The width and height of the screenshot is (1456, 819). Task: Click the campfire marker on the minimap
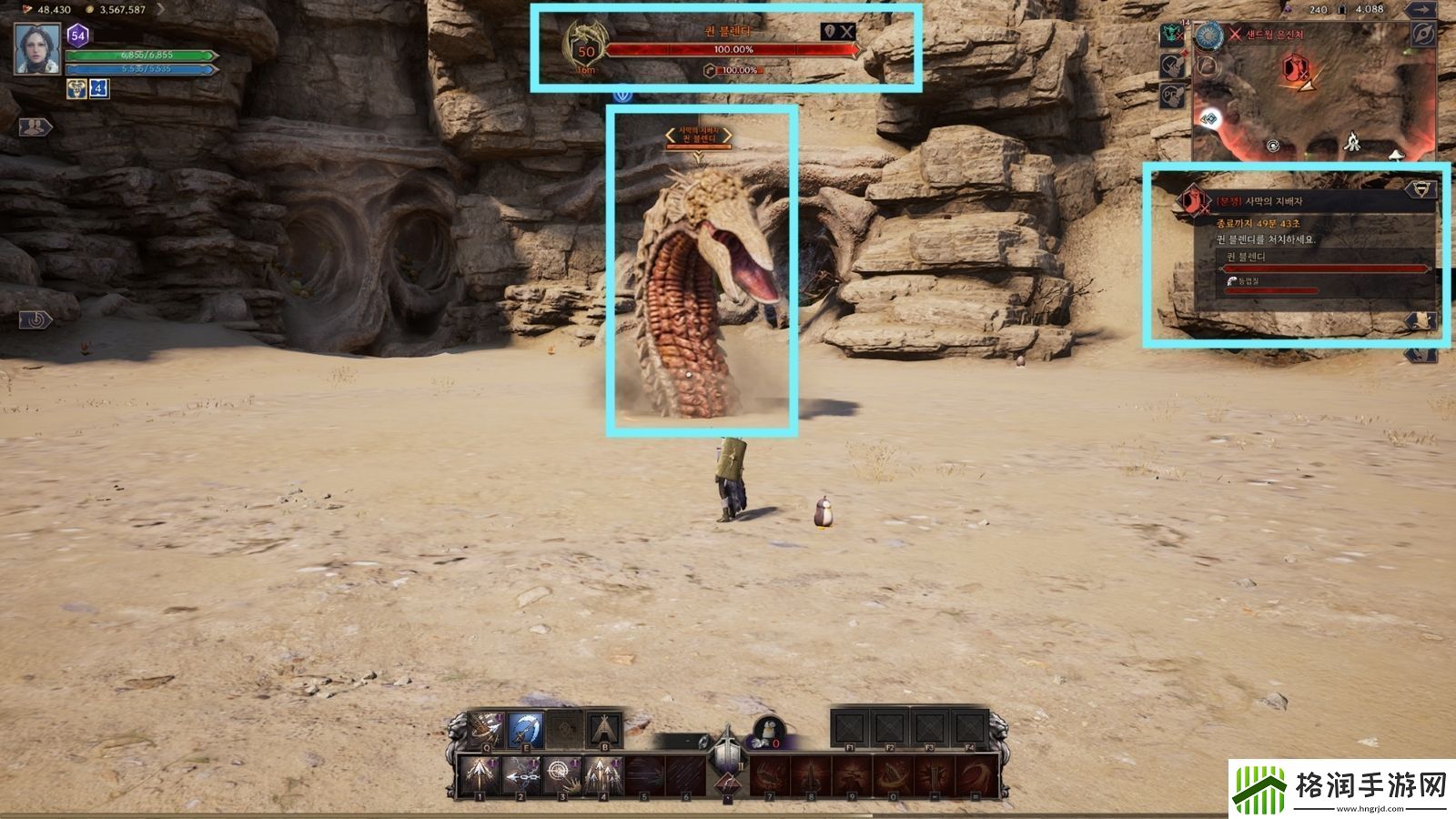(x=1352, y=141)
